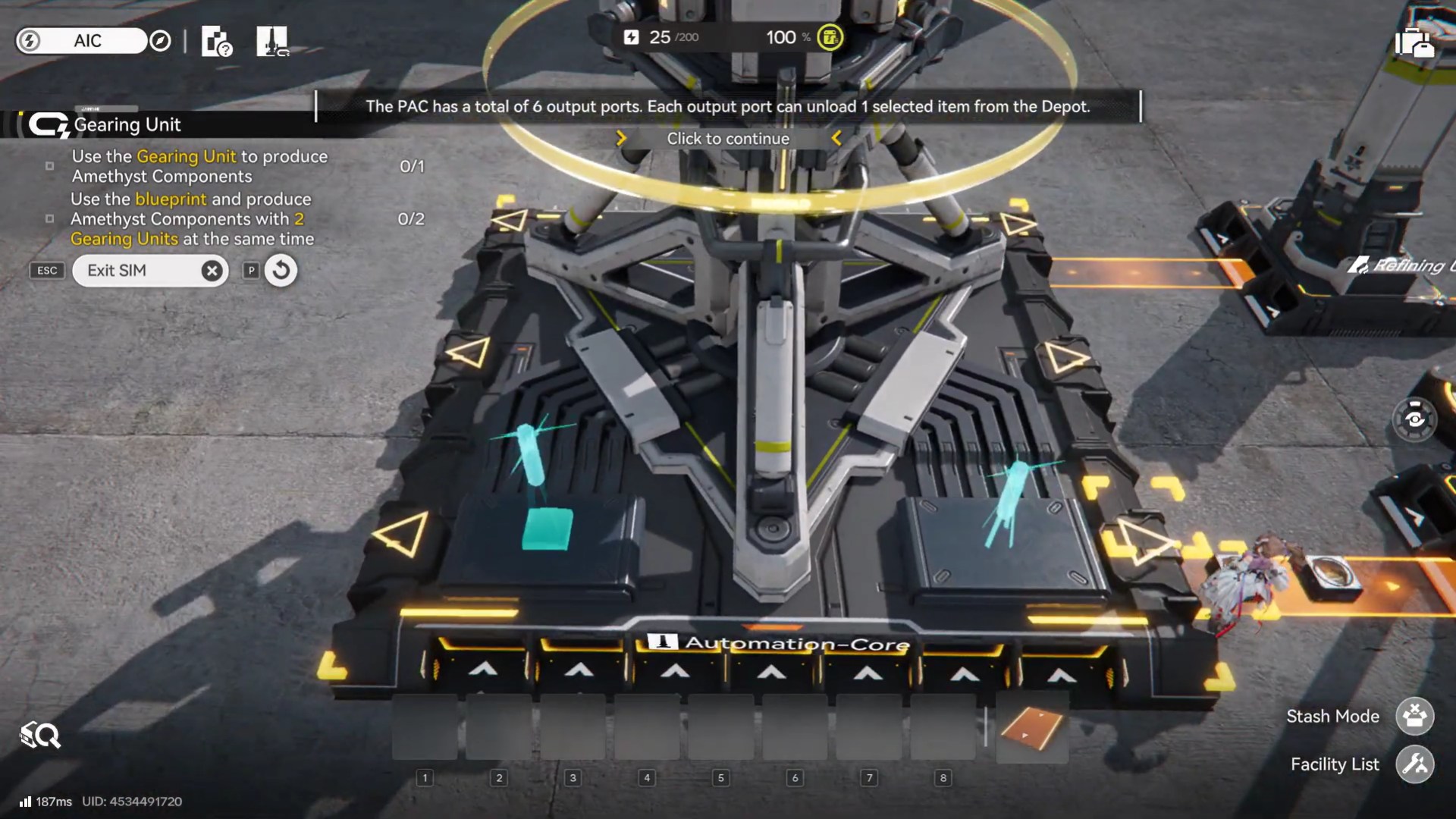Viewport: 1456px width, 819px height.
Task: Click the right chevron beside Click to continue
Action: coord(836,138)
